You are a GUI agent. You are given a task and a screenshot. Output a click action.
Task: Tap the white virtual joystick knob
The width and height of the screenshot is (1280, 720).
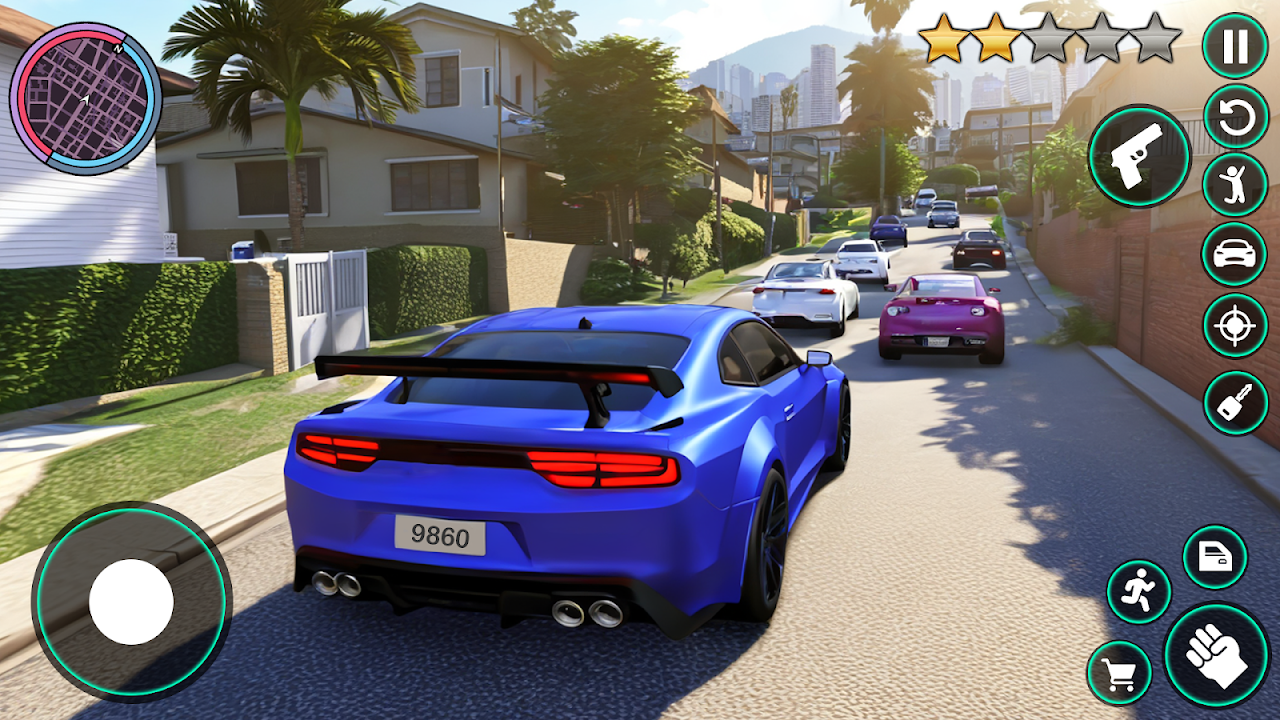tap(131, 602)
